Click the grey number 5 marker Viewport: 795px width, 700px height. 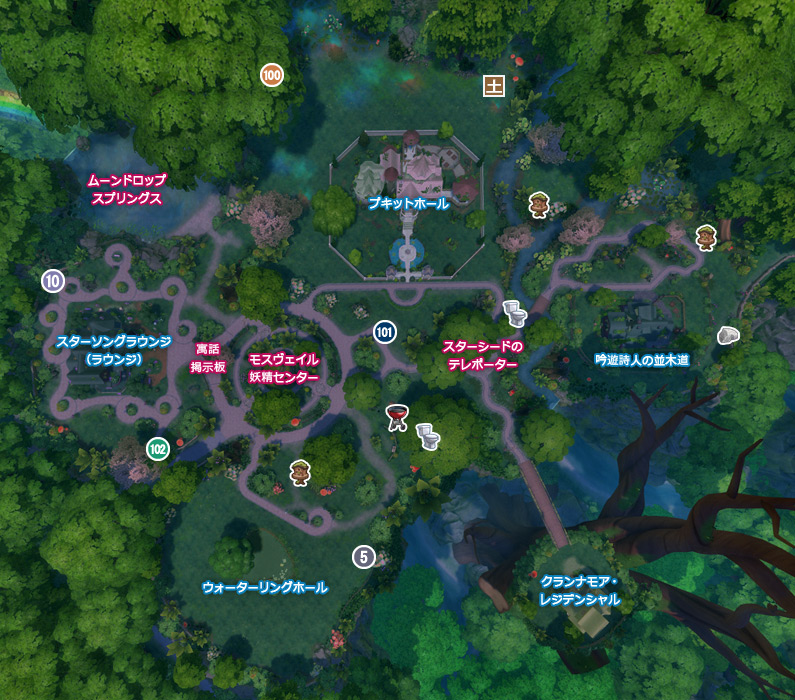point(363,557)
